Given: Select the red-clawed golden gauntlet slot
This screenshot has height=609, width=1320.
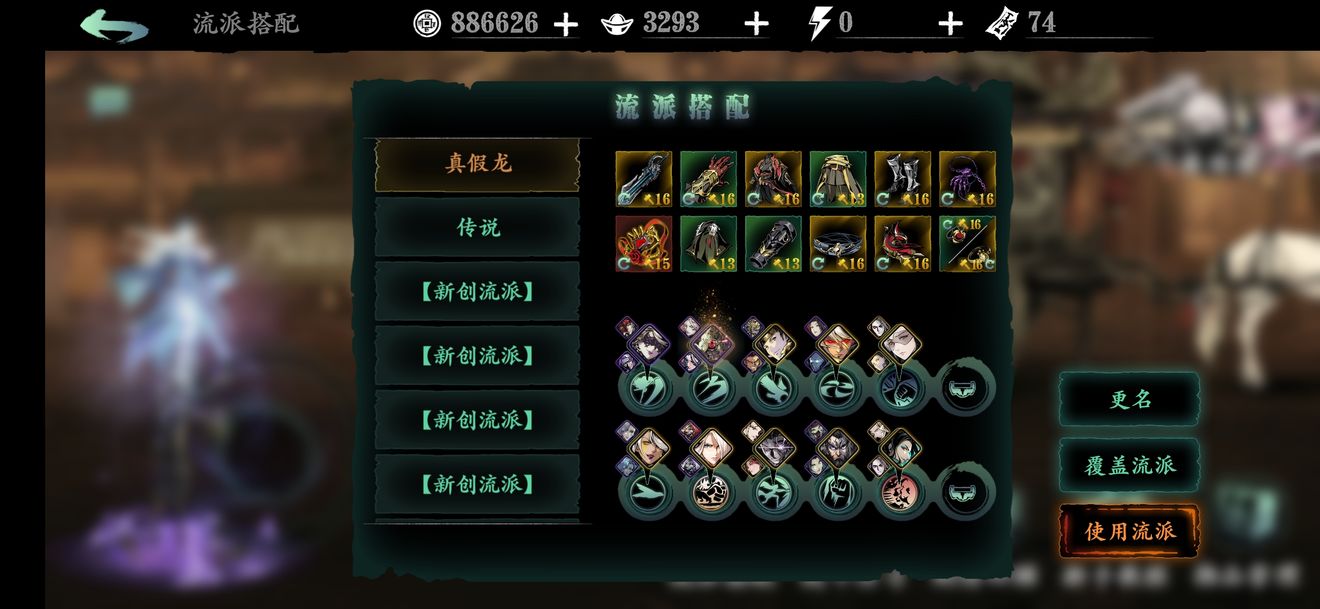Looking at the screenshot, I should pyautogui.click(x=708, y=179).
